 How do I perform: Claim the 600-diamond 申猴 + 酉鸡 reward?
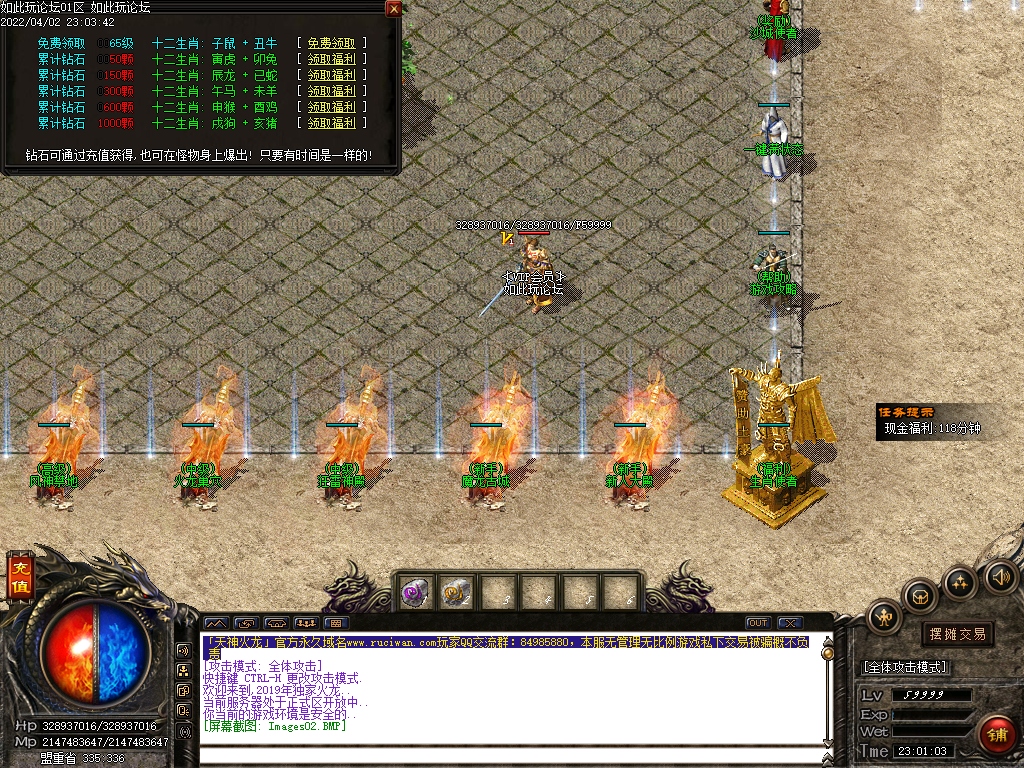(x=331, y=107)
